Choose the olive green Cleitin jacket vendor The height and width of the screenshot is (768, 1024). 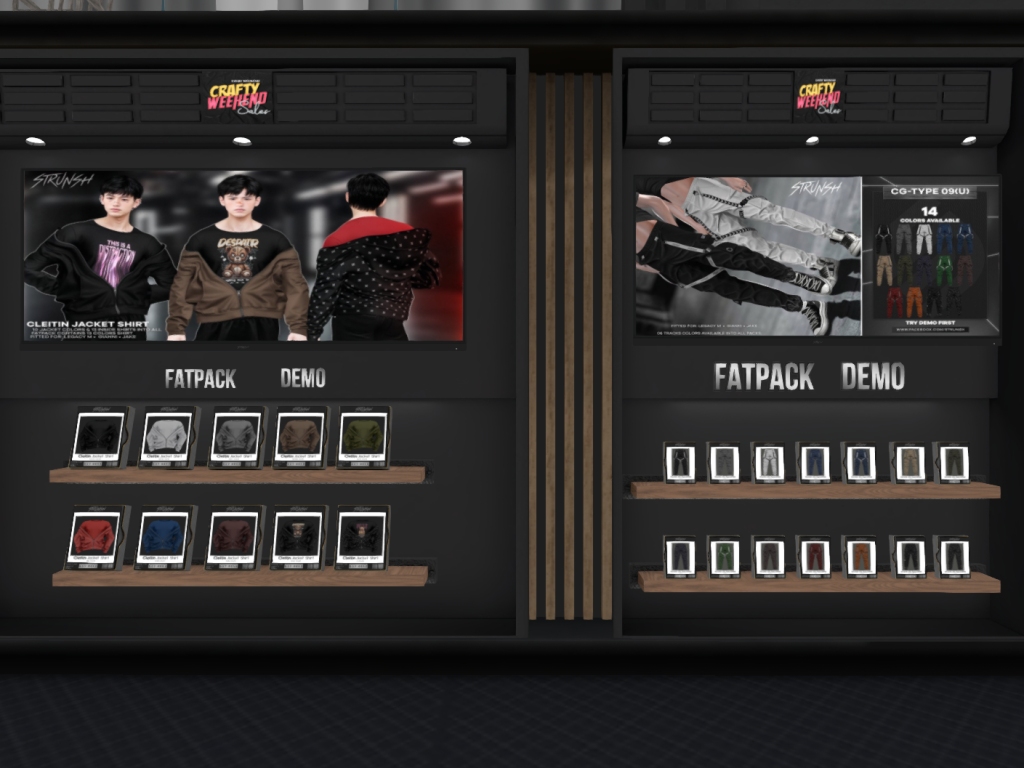click(364, 436)
